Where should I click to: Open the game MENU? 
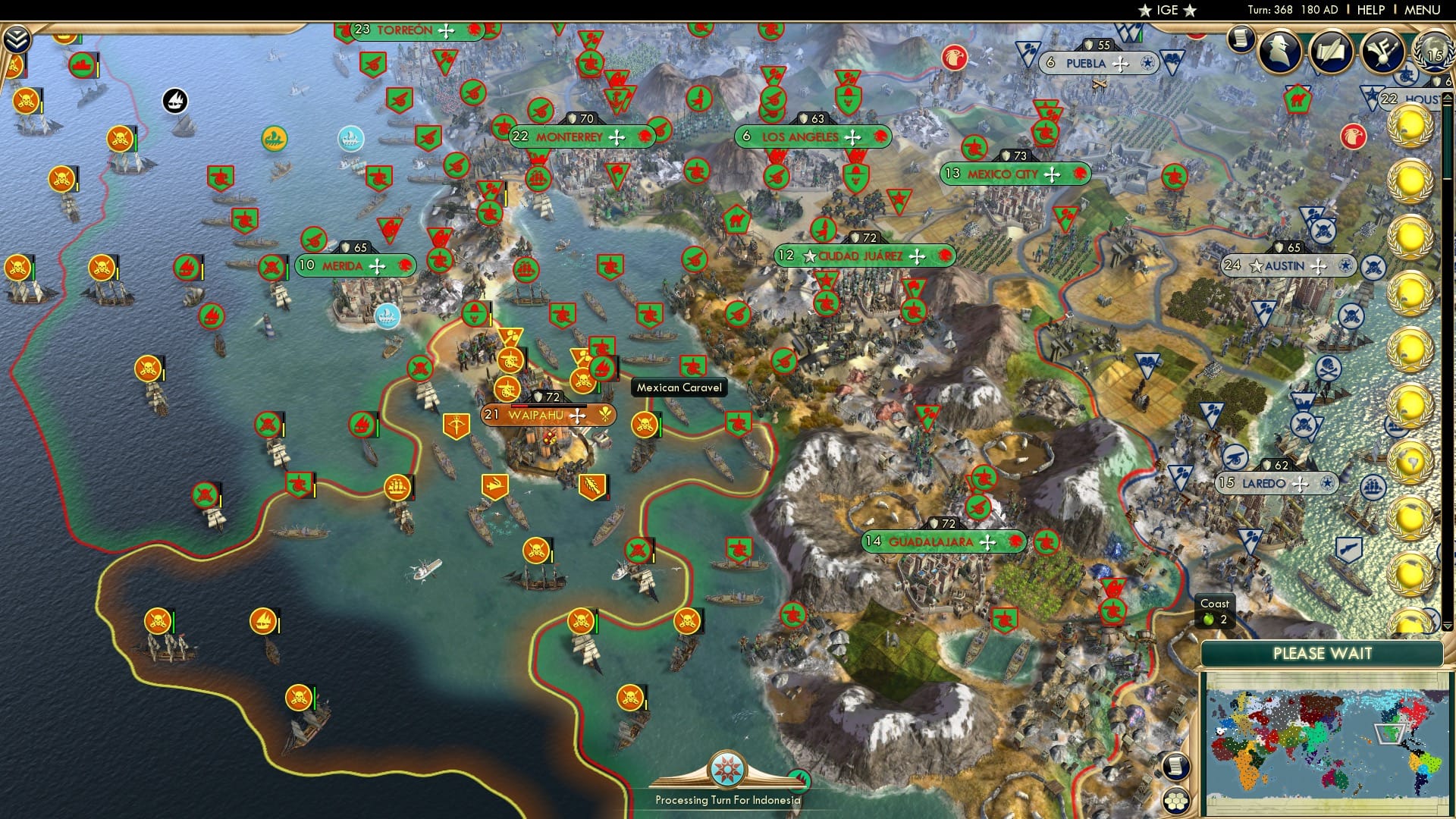pos(1423,9)
